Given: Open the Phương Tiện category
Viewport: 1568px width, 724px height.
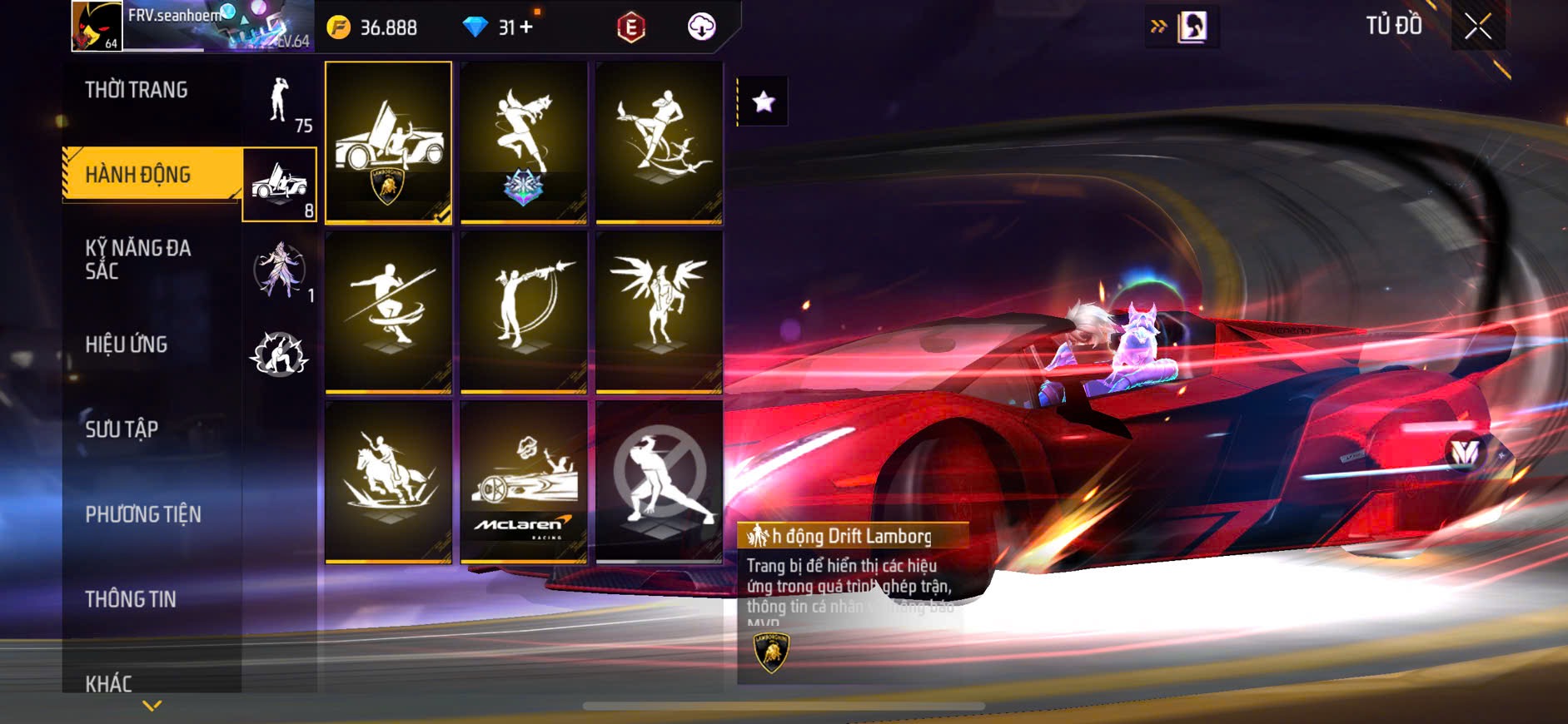Looking at the screenshot, I should pos(143,514).
